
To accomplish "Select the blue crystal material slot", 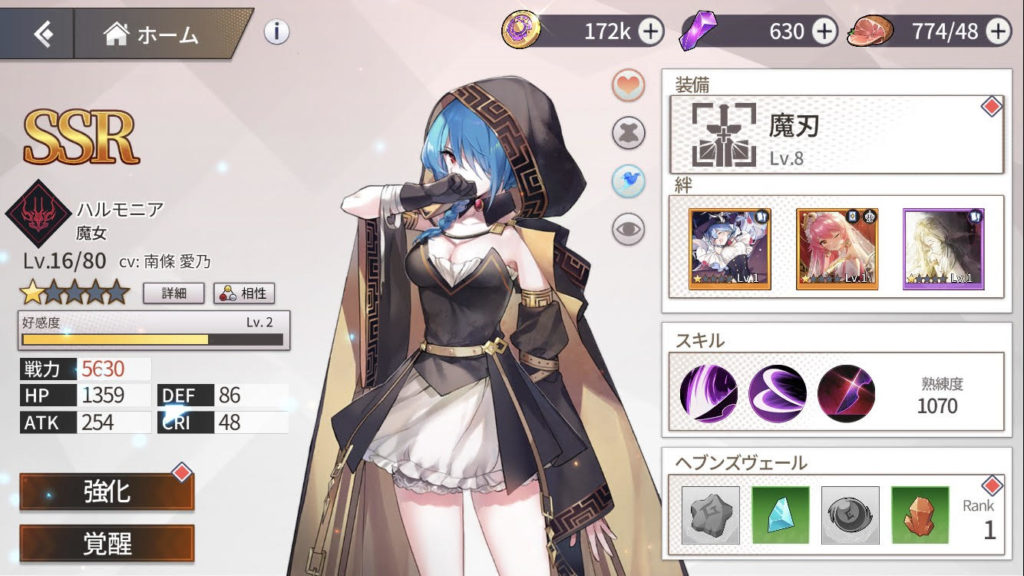I will (780, 515).
